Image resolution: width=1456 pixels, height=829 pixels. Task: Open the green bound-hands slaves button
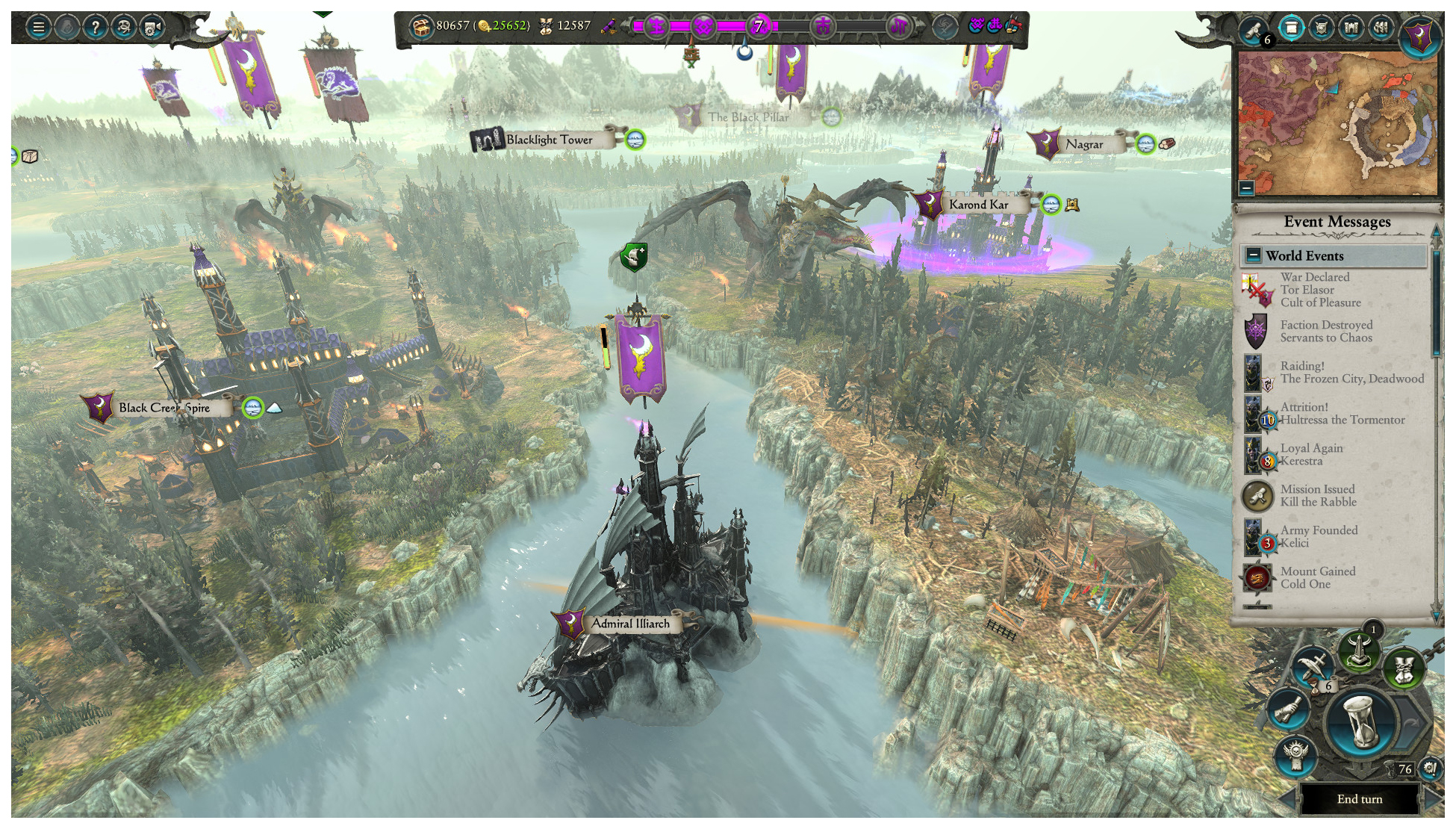click(1404, 668)
